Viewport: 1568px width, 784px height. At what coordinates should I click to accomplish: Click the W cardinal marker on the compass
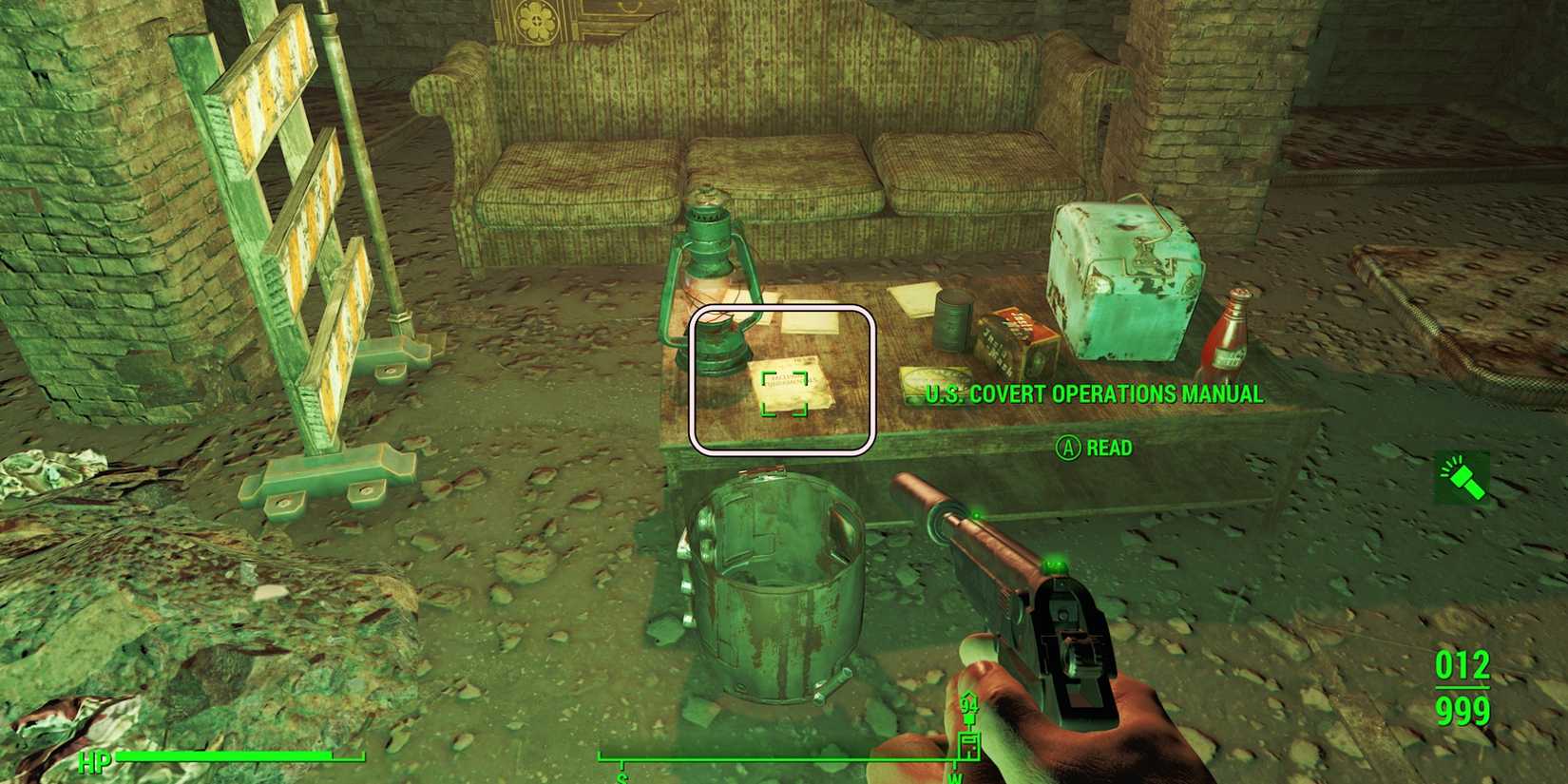click(x=955, y=777)
